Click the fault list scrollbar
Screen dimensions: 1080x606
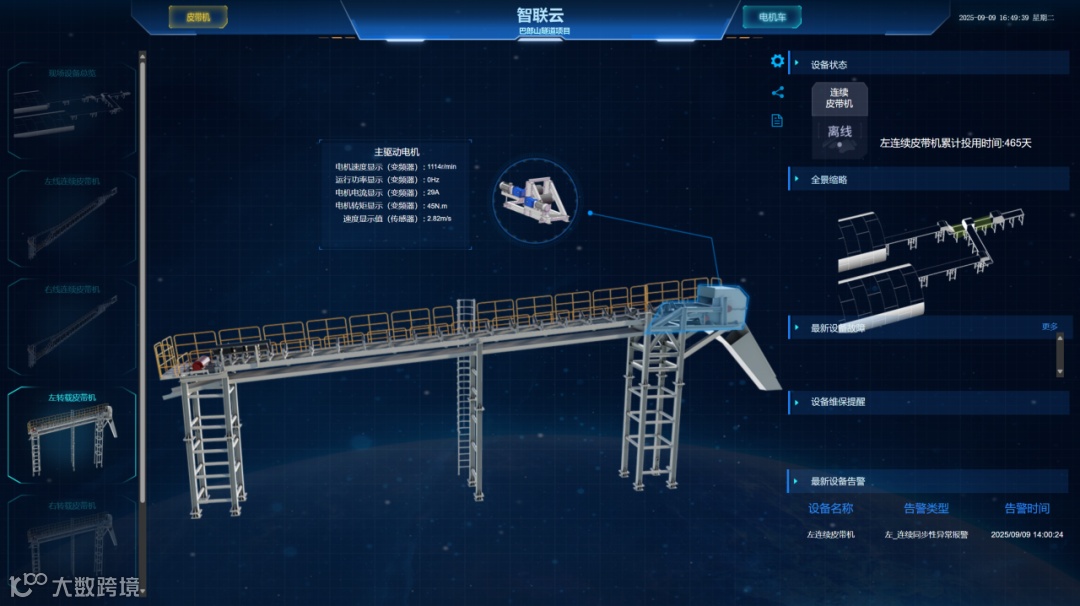click(1060, 355)
